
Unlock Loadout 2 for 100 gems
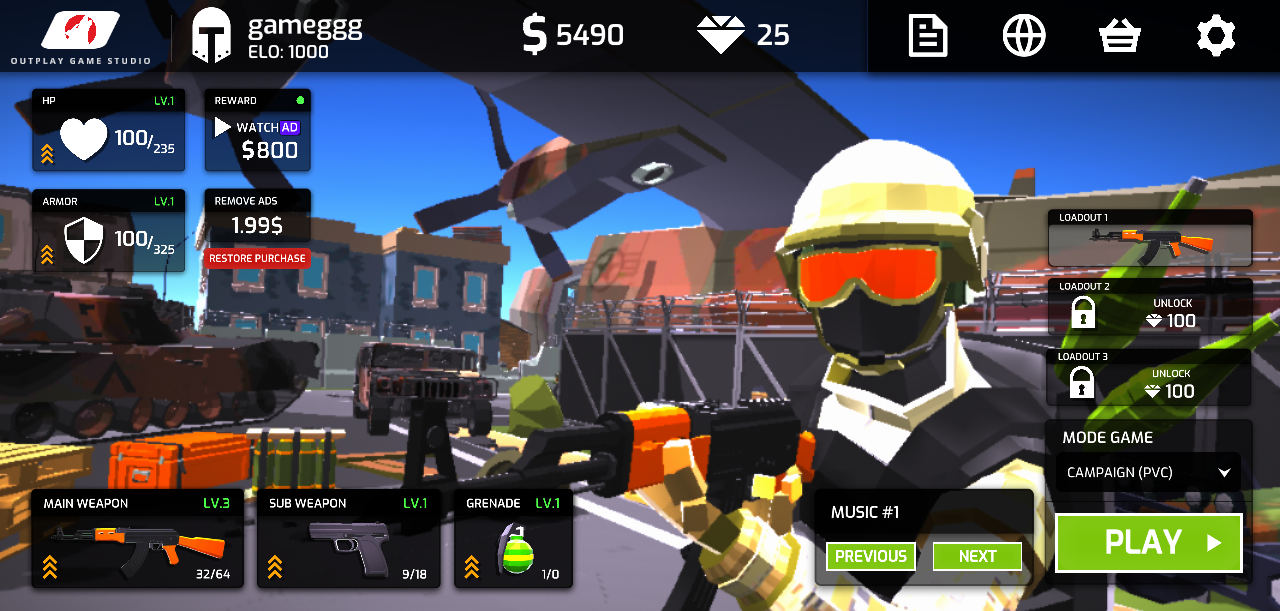point(1149,308)
